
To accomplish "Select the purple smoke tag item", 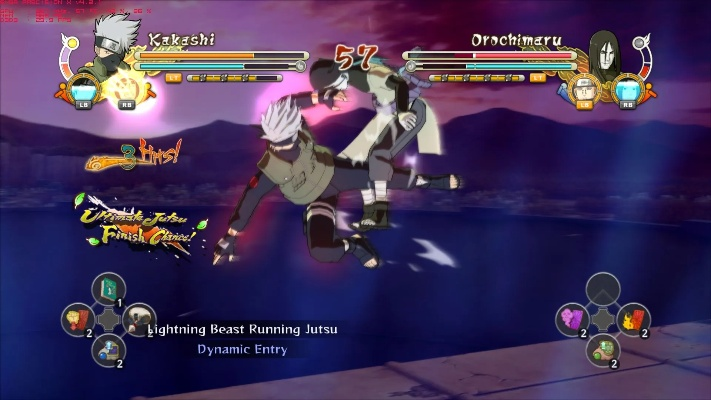I will (571, 320).
